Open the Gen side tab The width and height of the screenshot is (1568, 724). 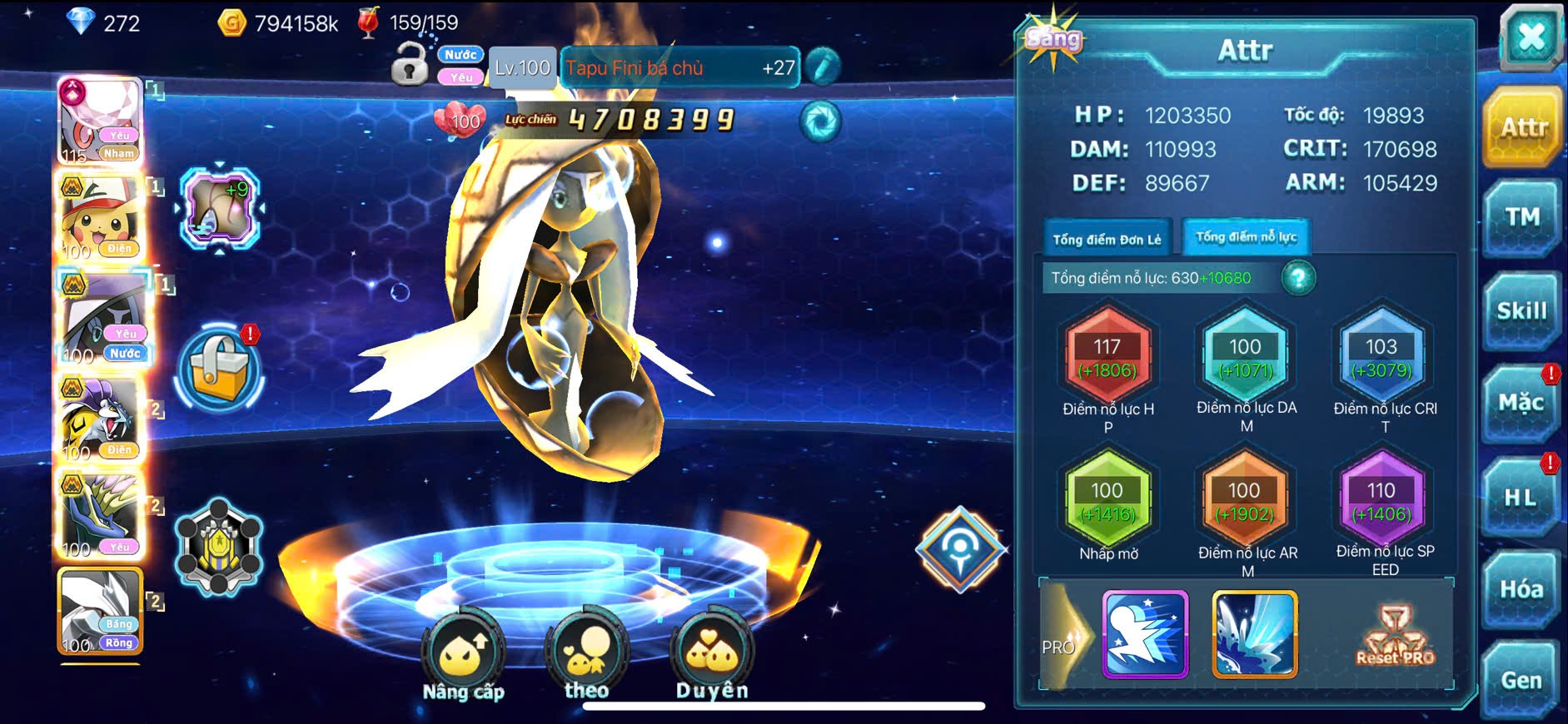click(1521, 681)
